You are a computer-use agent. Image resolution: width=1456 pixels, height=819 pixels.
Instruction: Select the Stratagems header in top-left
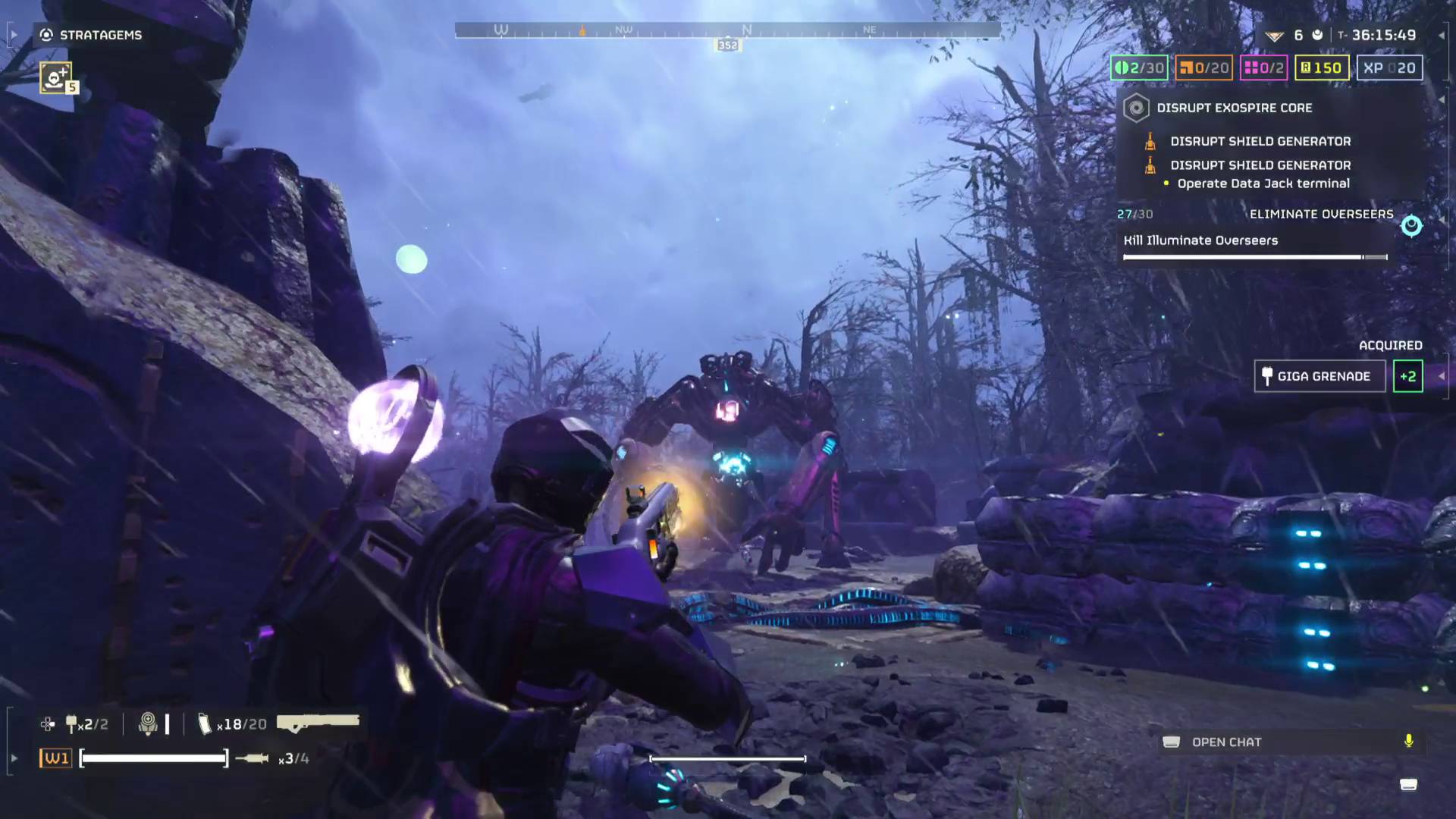91,35
